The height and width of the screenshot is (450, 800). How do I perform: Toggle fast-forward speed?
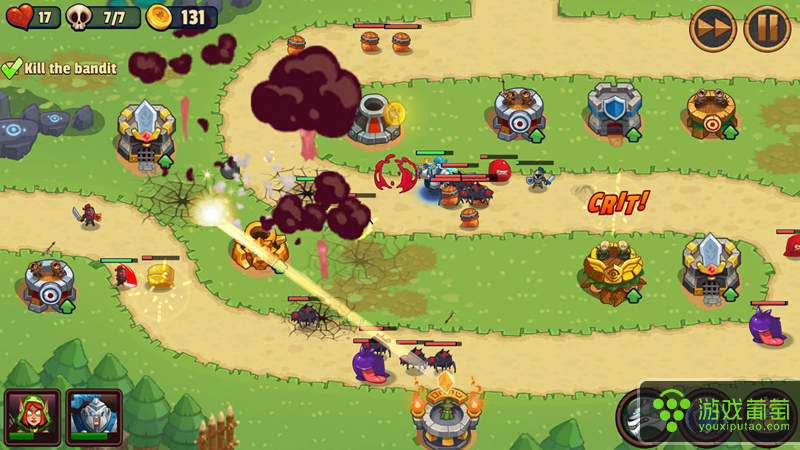tap(713, 28)
